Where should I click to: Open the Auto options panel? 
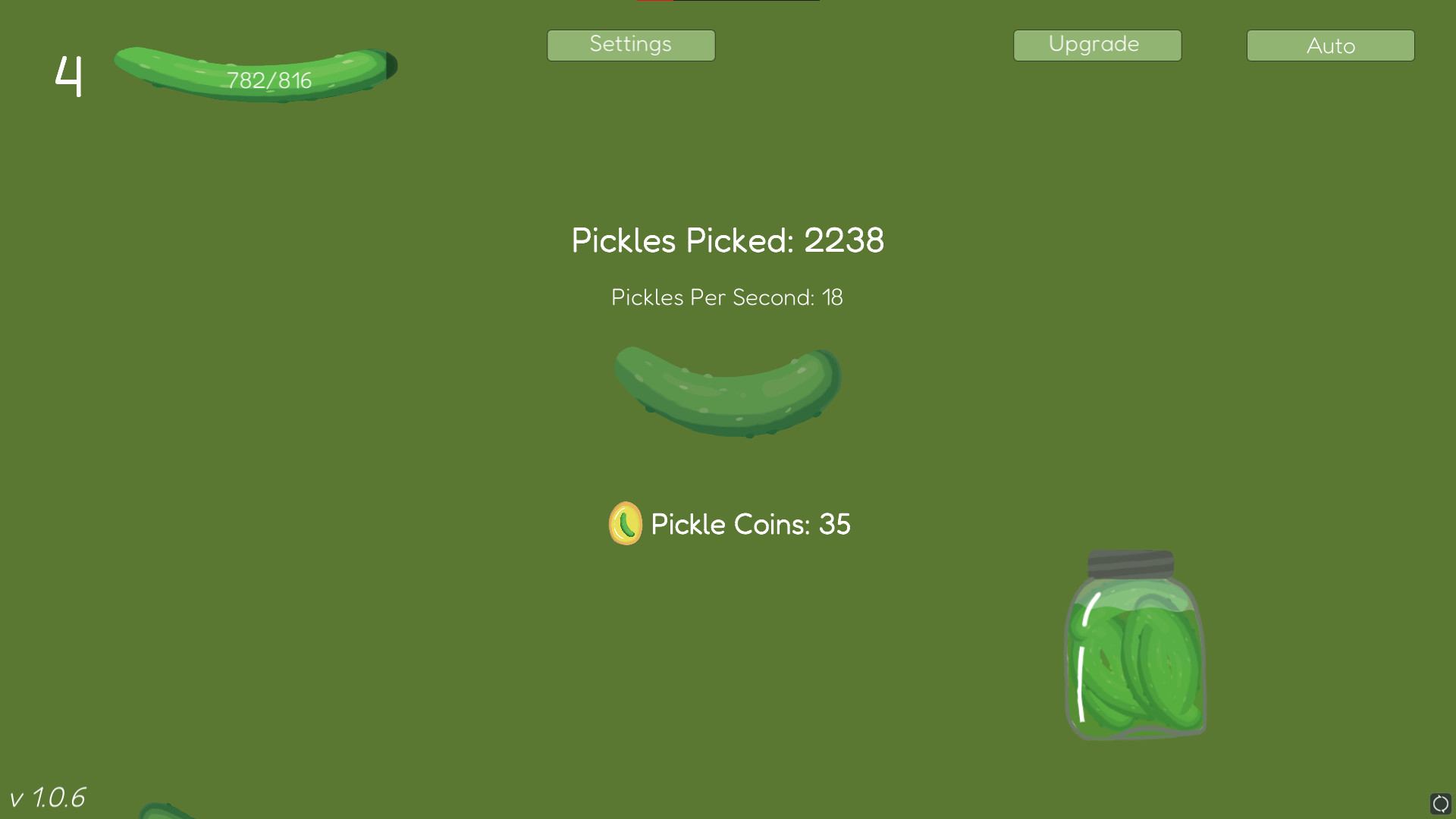tap(1330, 45)
